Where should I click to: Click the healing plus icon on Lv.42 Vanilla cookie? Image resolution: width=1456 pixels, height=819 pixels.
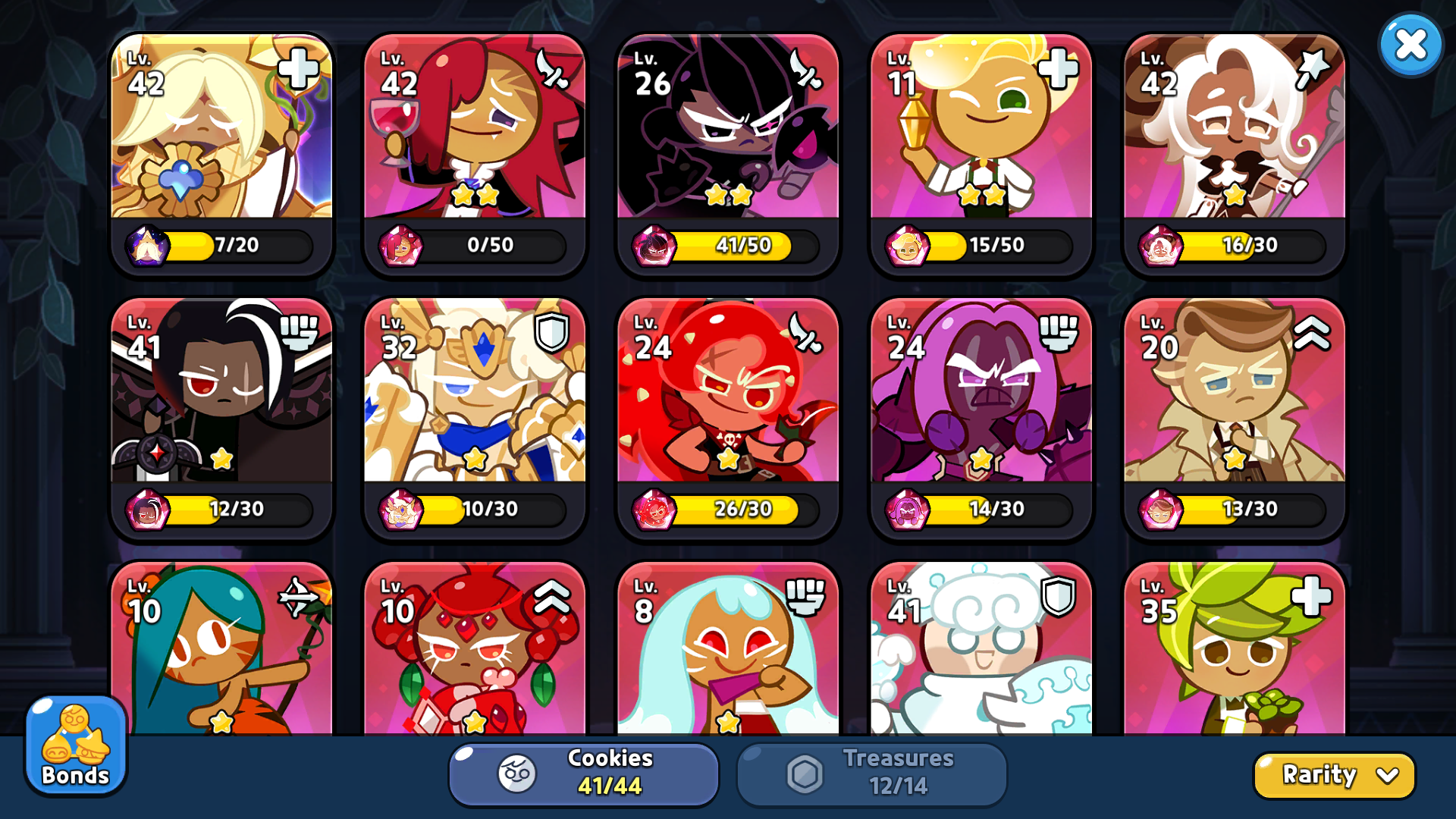(300, 68)
